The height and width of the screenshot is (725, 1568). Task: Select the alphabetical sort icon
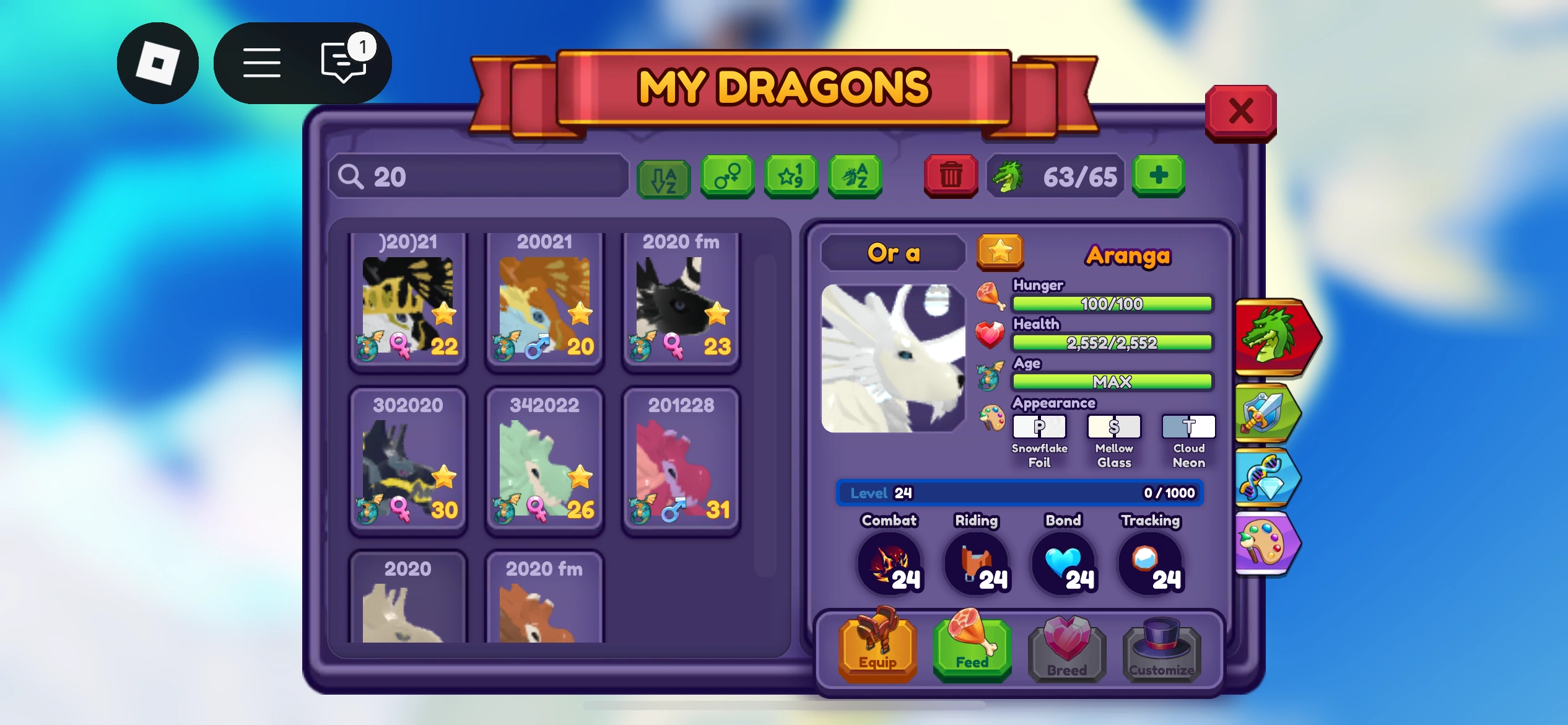coord(663,179)
